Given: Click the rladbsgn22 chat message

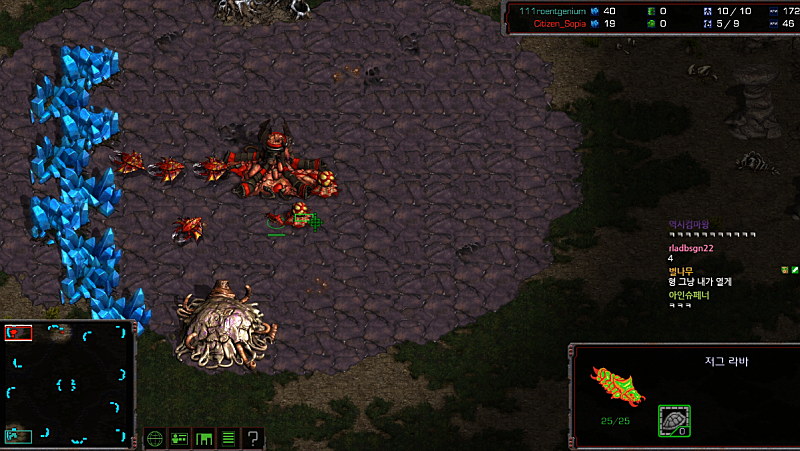Looking at the screenshot, I should [x=690, y=248].
